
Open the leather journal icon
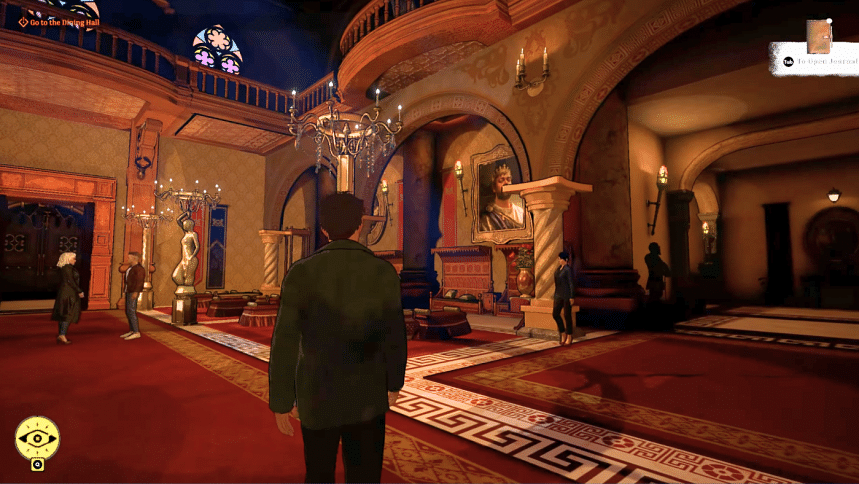[x=819, y=37]
